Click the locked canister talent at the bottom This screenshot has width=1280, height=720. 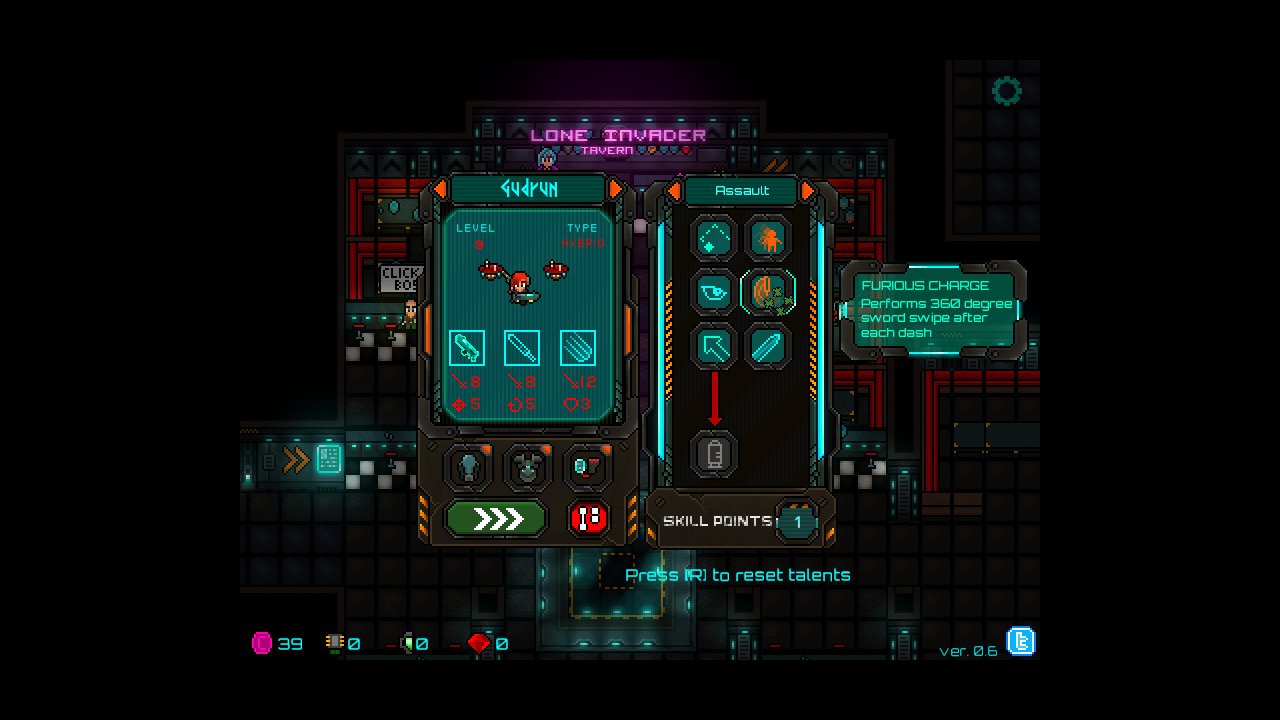click(x=714, y=454)
